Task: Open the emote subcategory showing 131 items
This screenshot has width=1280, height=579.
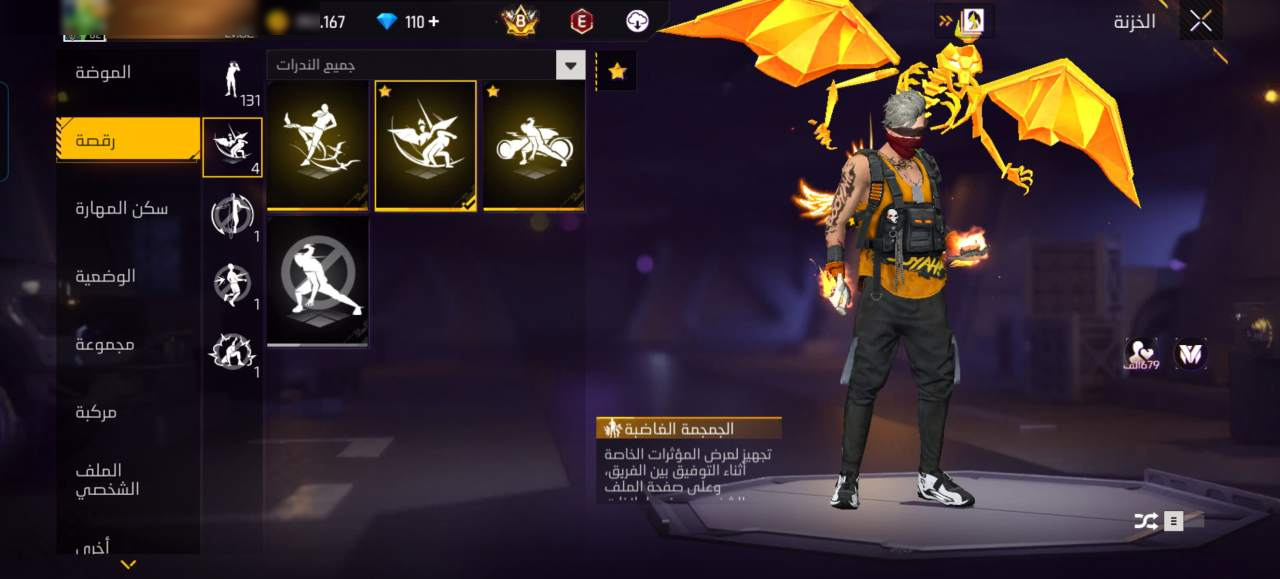Action: (x=232, y=78)
